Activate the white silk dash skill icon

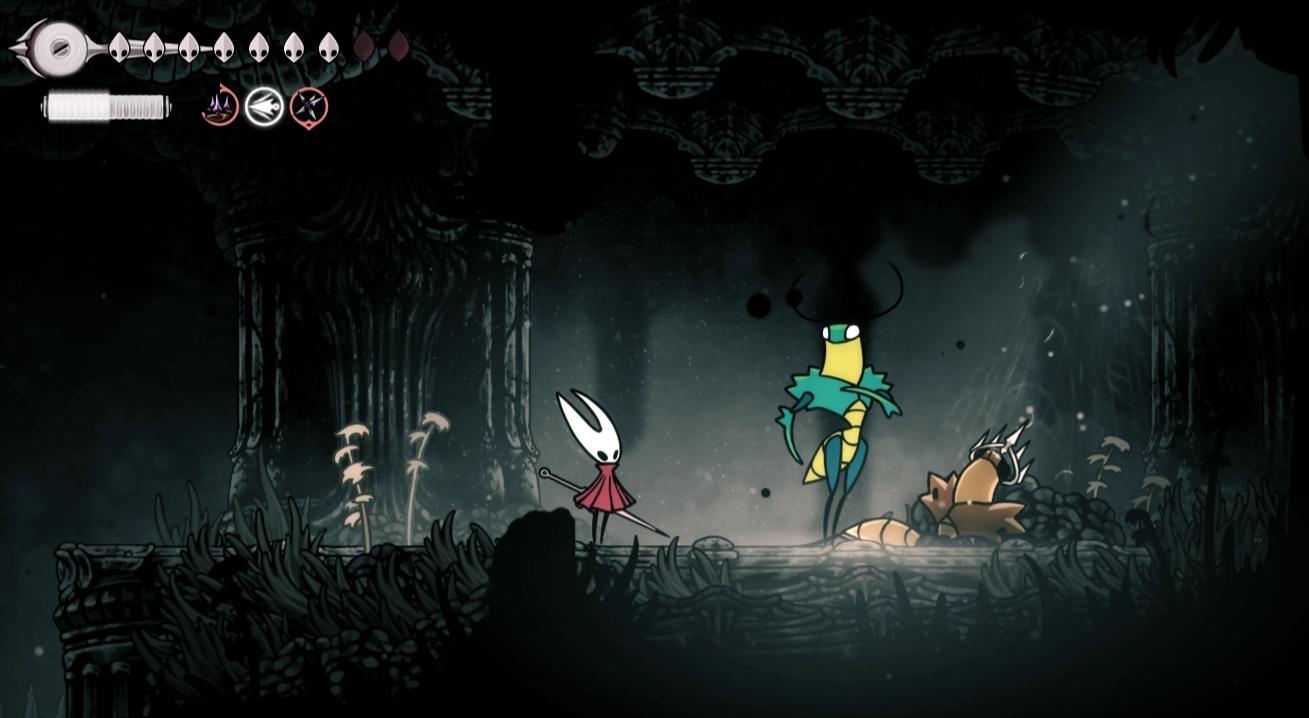(x=264, y=106)
